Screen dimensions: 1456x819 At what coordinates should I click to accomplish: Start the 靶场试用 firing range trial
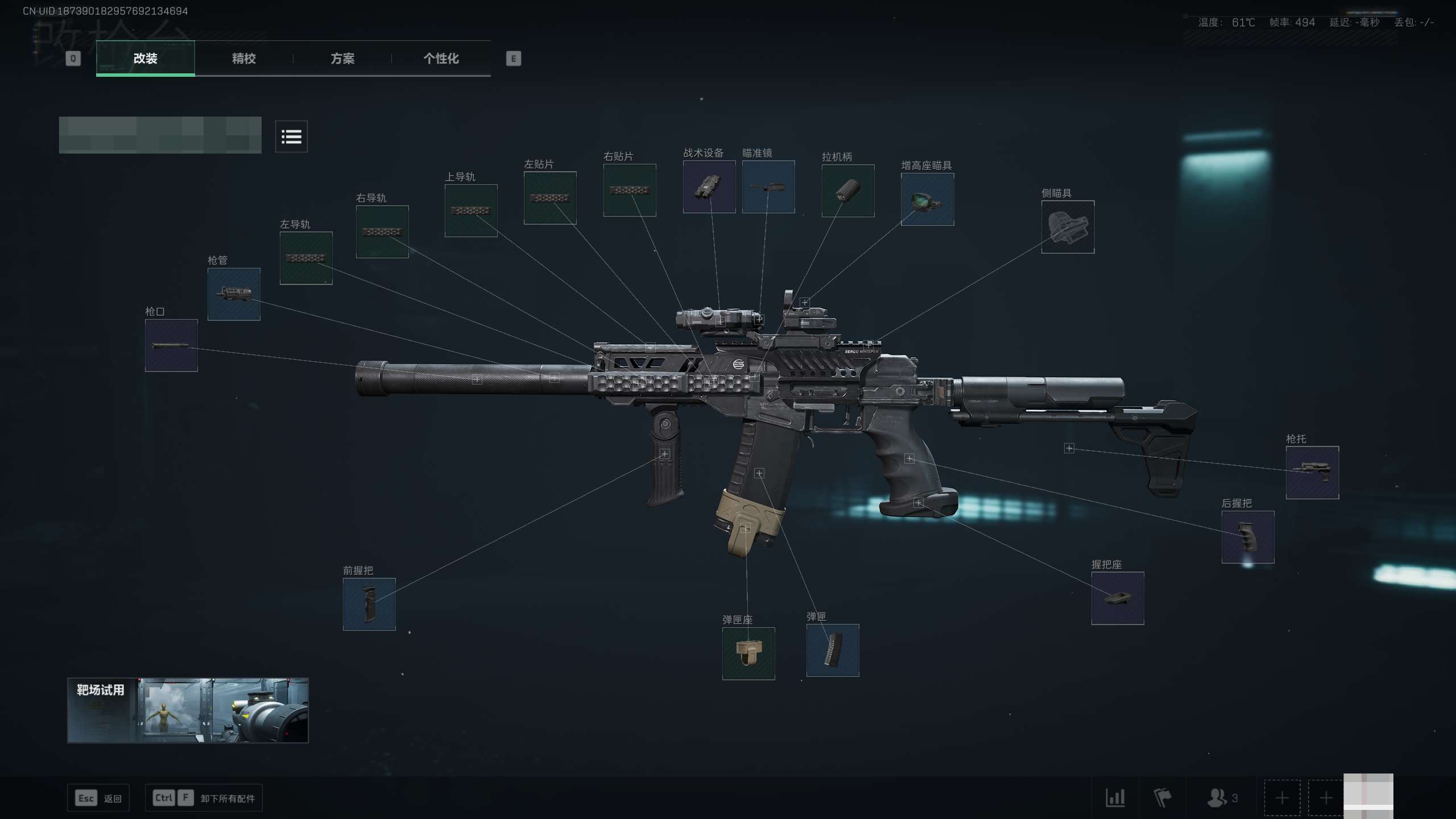(x=188, y=710)
